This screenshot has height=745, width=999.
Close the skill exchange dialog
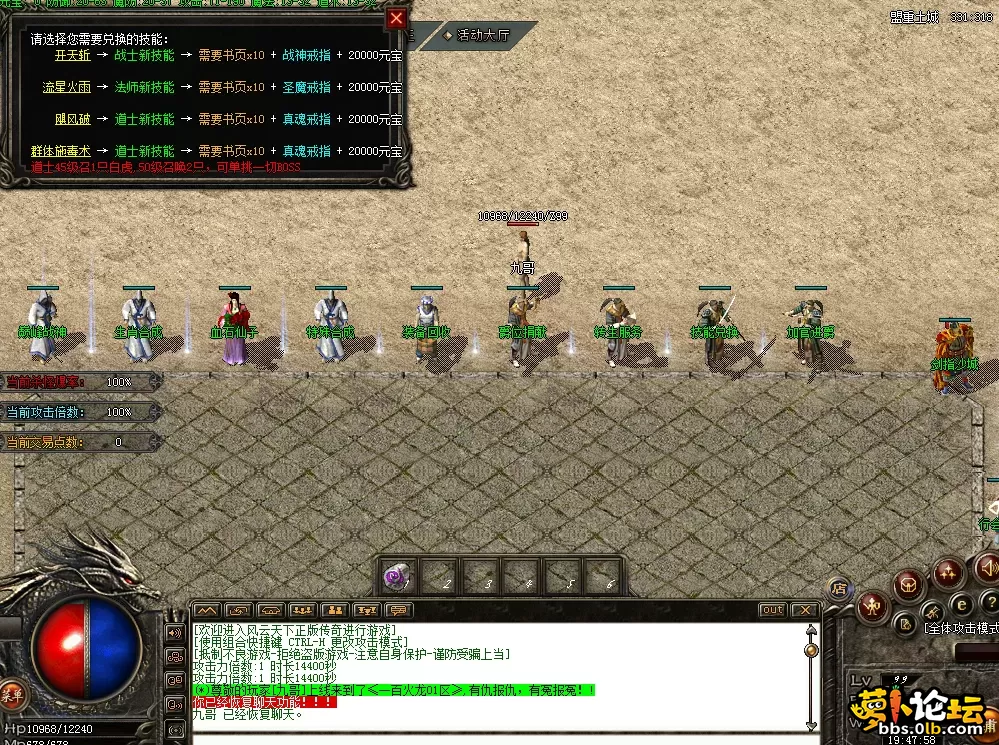[397, 19]
